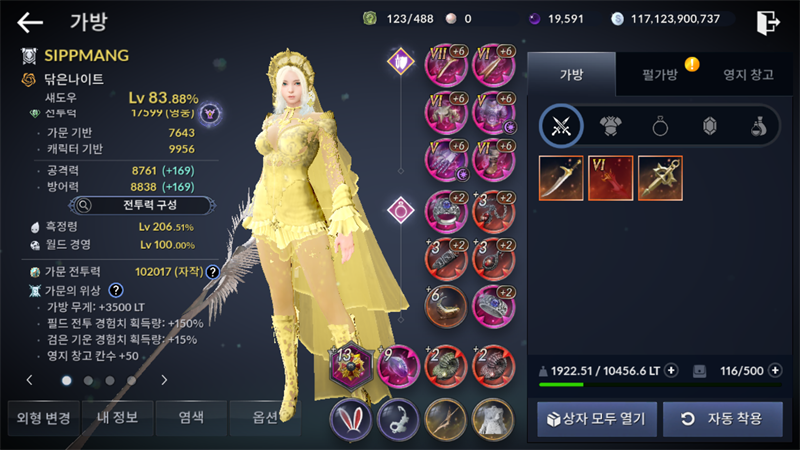800x450 pixels.
Task: Select the 가방 tab
Action: [570, 74]
